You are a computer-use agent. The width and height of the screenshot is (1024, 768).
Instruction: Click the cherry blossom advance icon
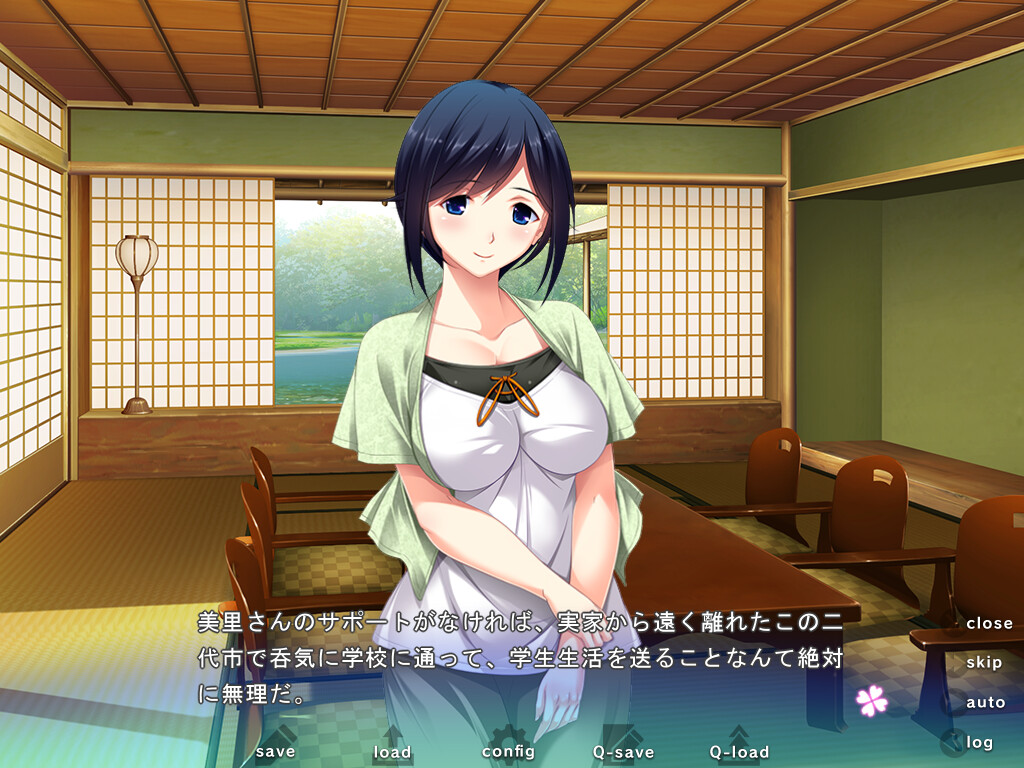(872, 700)
